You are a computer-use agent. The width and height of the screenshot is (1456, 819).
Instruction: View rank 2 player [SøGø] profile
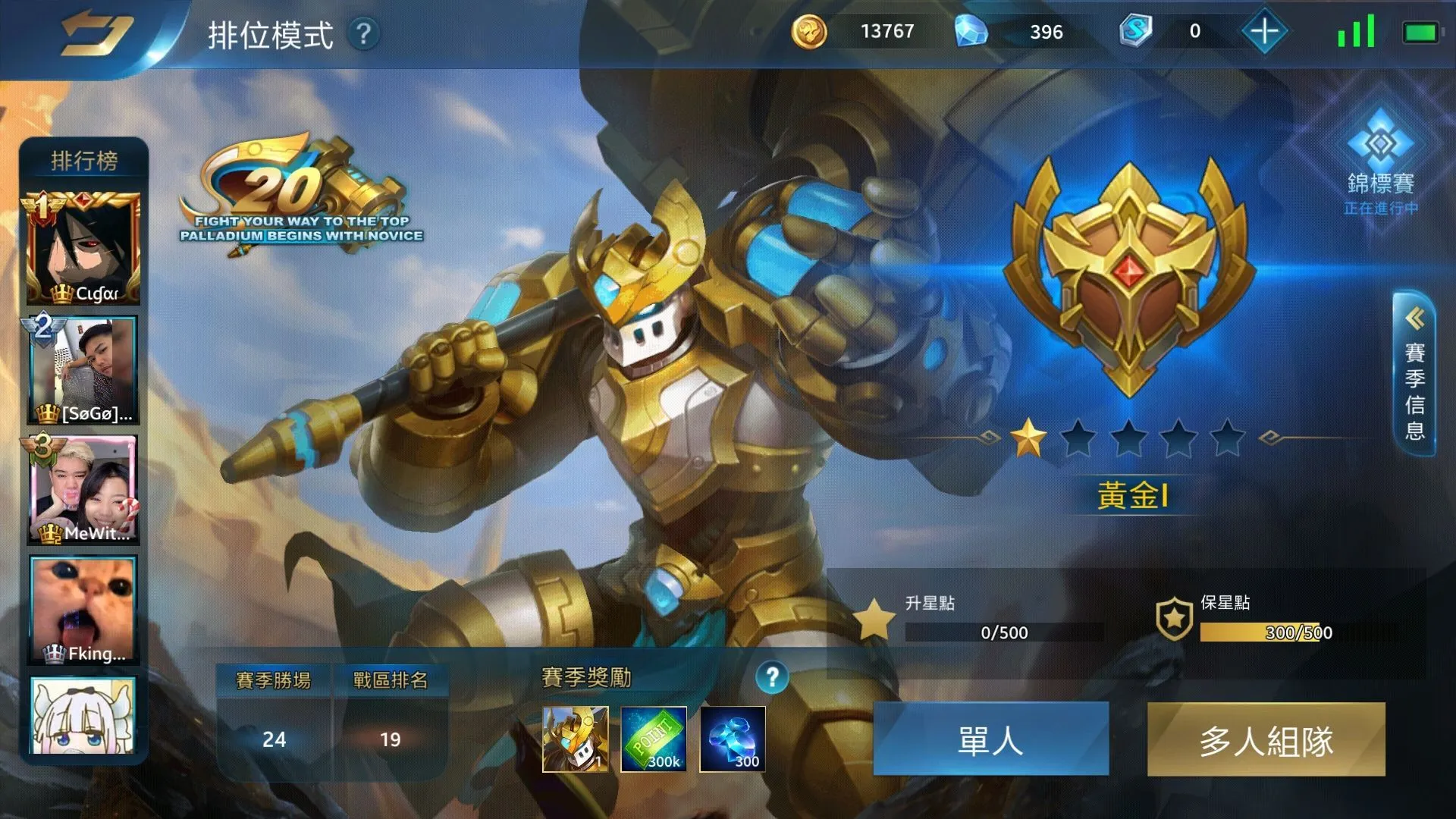(83, 370)
